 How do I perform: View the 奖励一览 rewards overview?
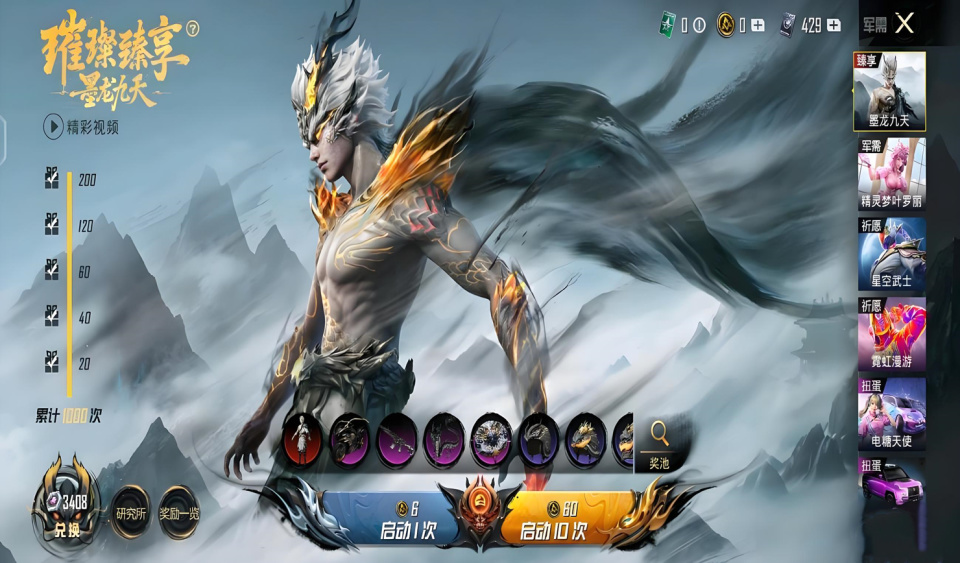tap(179, 513)
